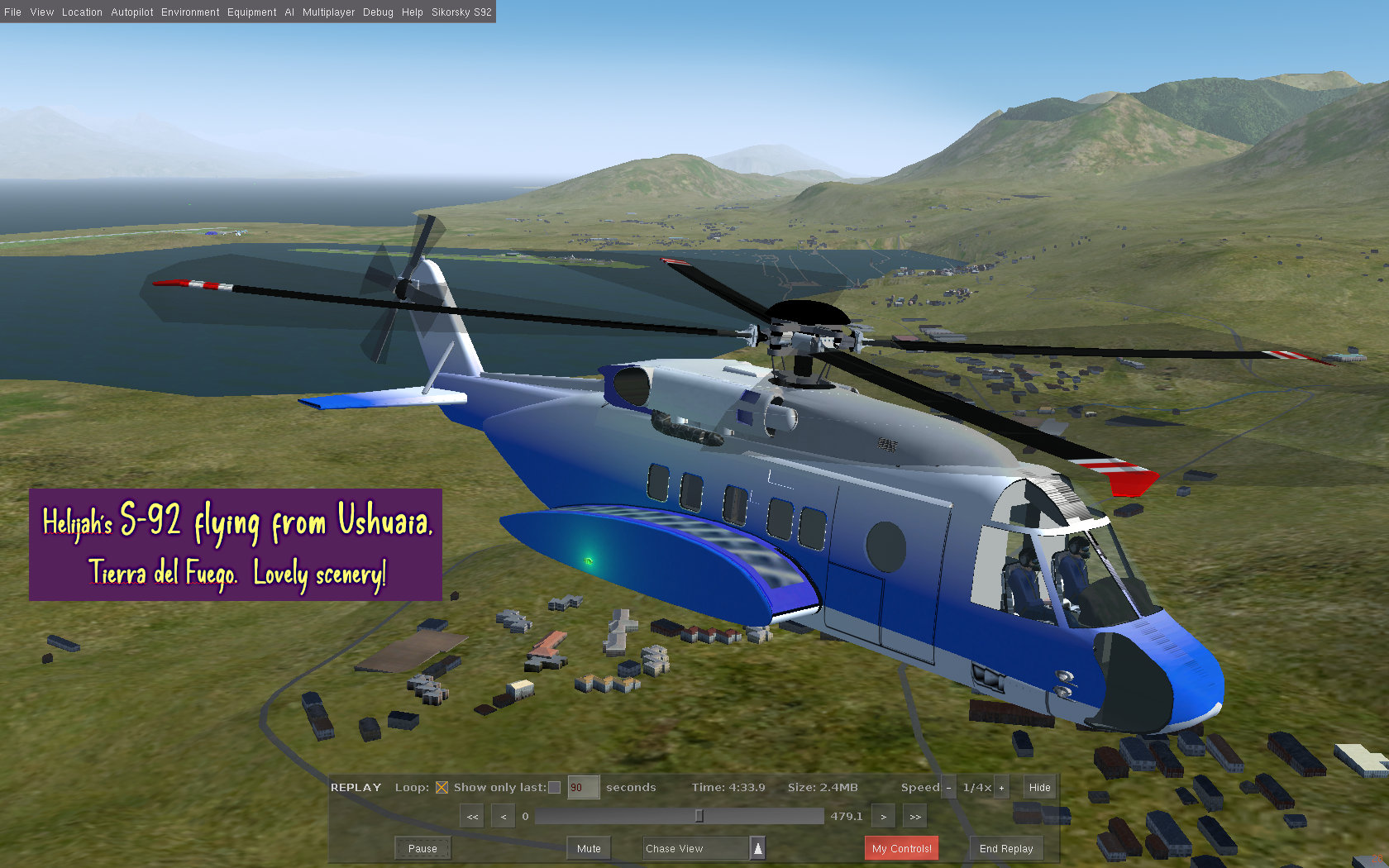Step replay forward one frame
Image resolution: width=1389 pixels, height=868 pixels.
click(x=883, y=815)
